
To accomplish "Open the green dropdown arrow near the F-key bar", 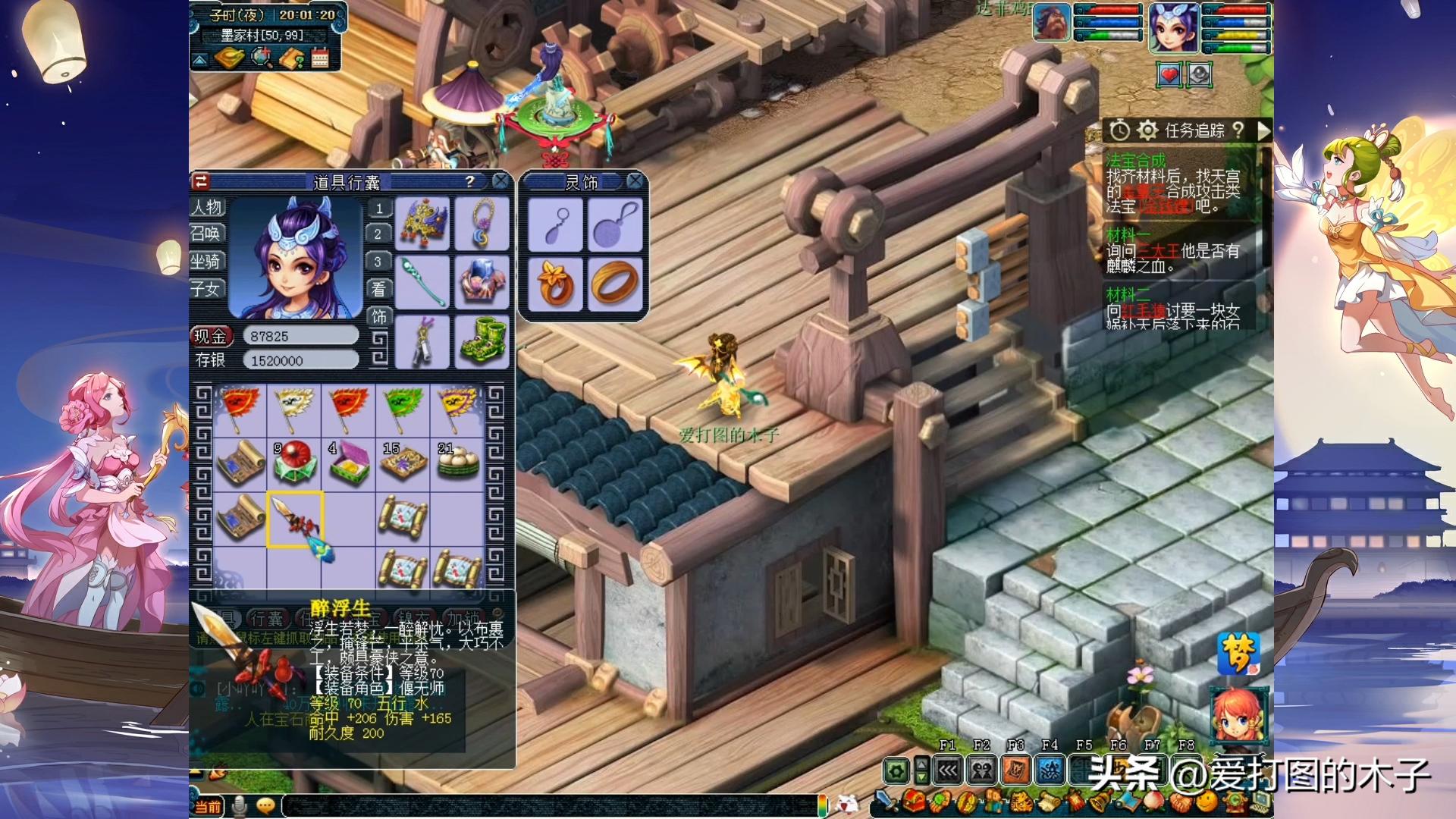I will tap(921, 778).
